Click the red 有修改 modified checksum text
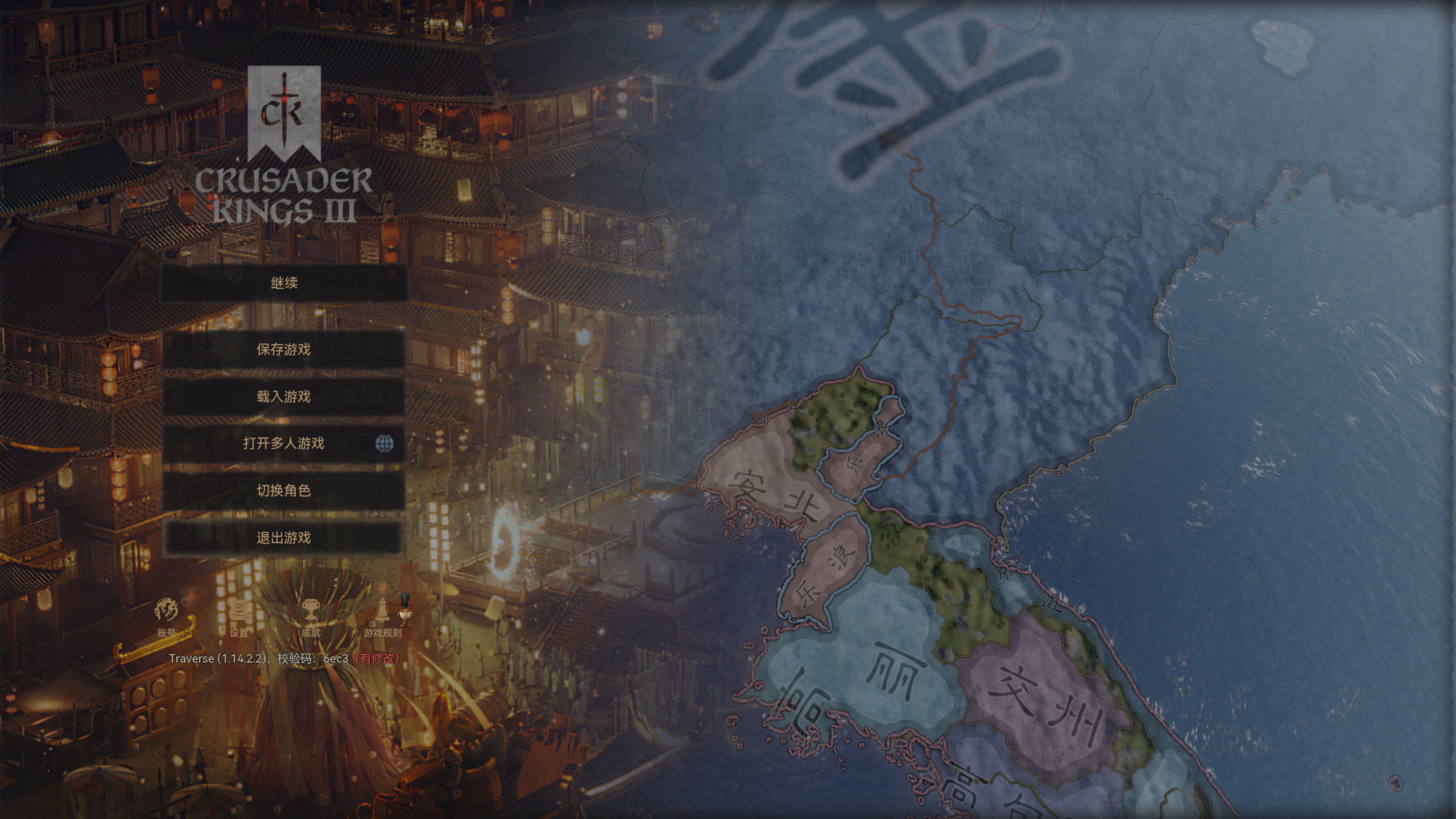This screenshot has width=1456, height=819. point(378,660)
